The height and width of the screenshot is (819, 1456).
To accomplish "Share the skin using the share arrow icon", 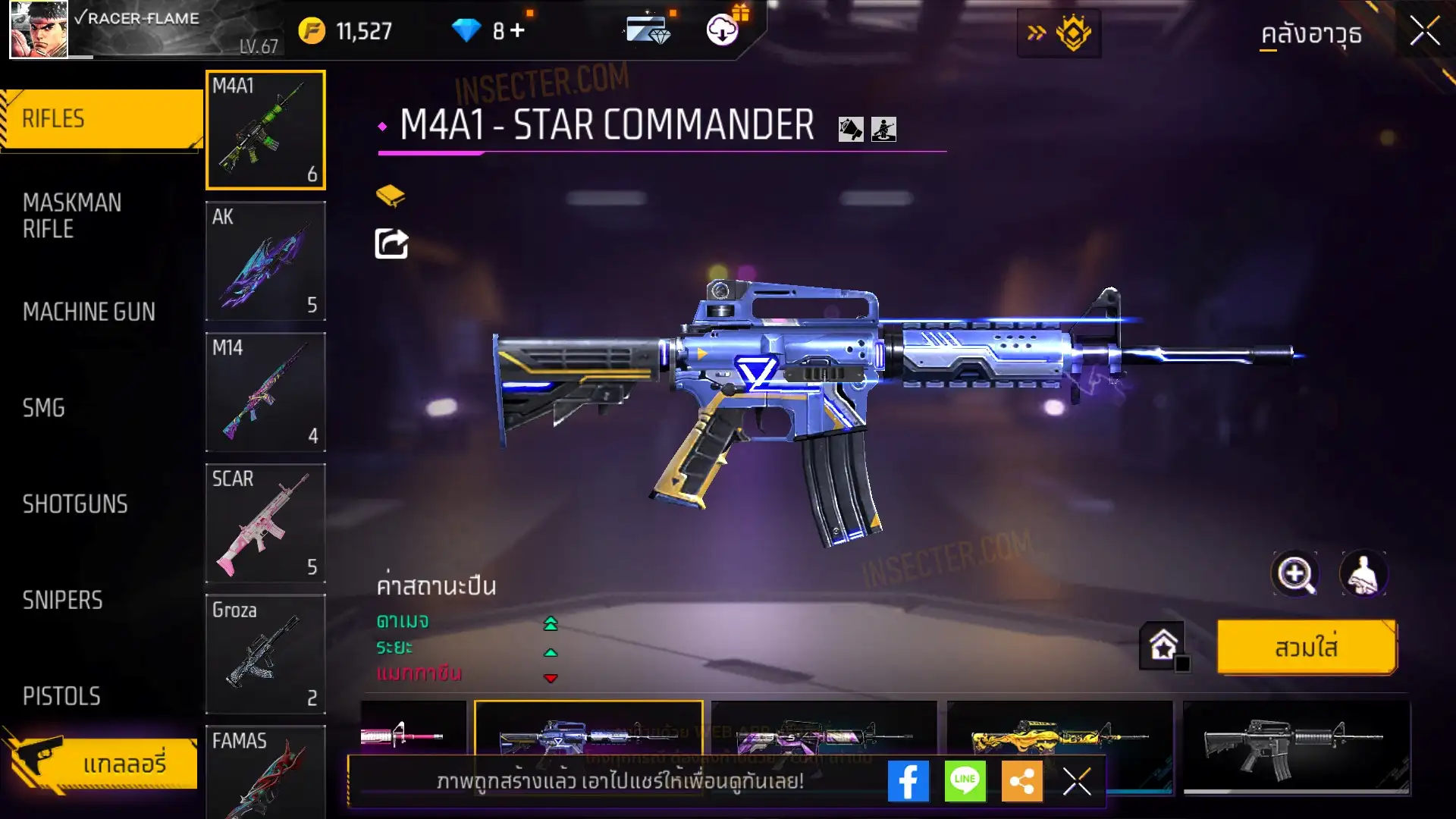I will click(x=391, y=244).
